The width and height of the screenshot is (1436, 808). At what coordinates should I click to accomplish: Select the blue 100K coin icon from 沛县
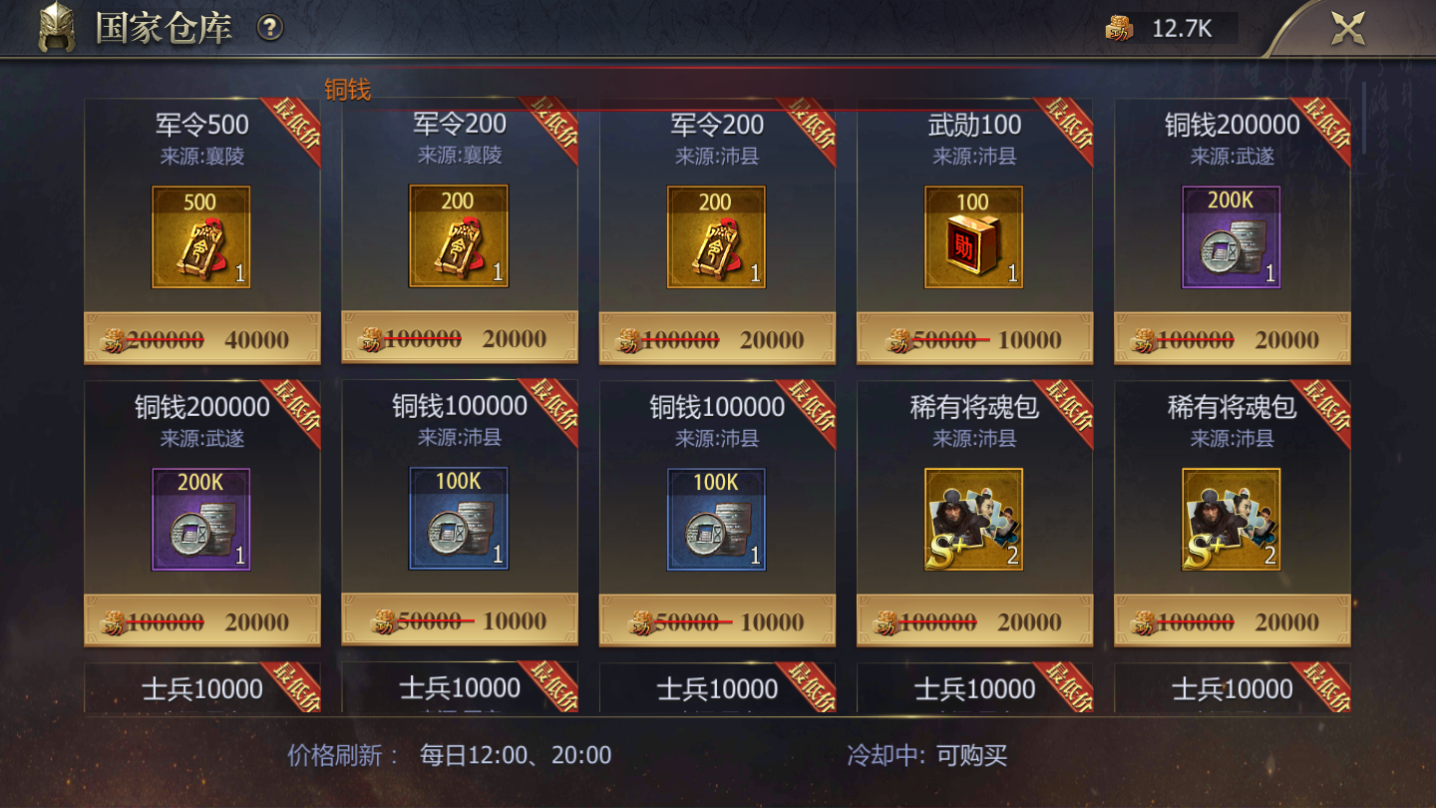(x=458, y=518)
